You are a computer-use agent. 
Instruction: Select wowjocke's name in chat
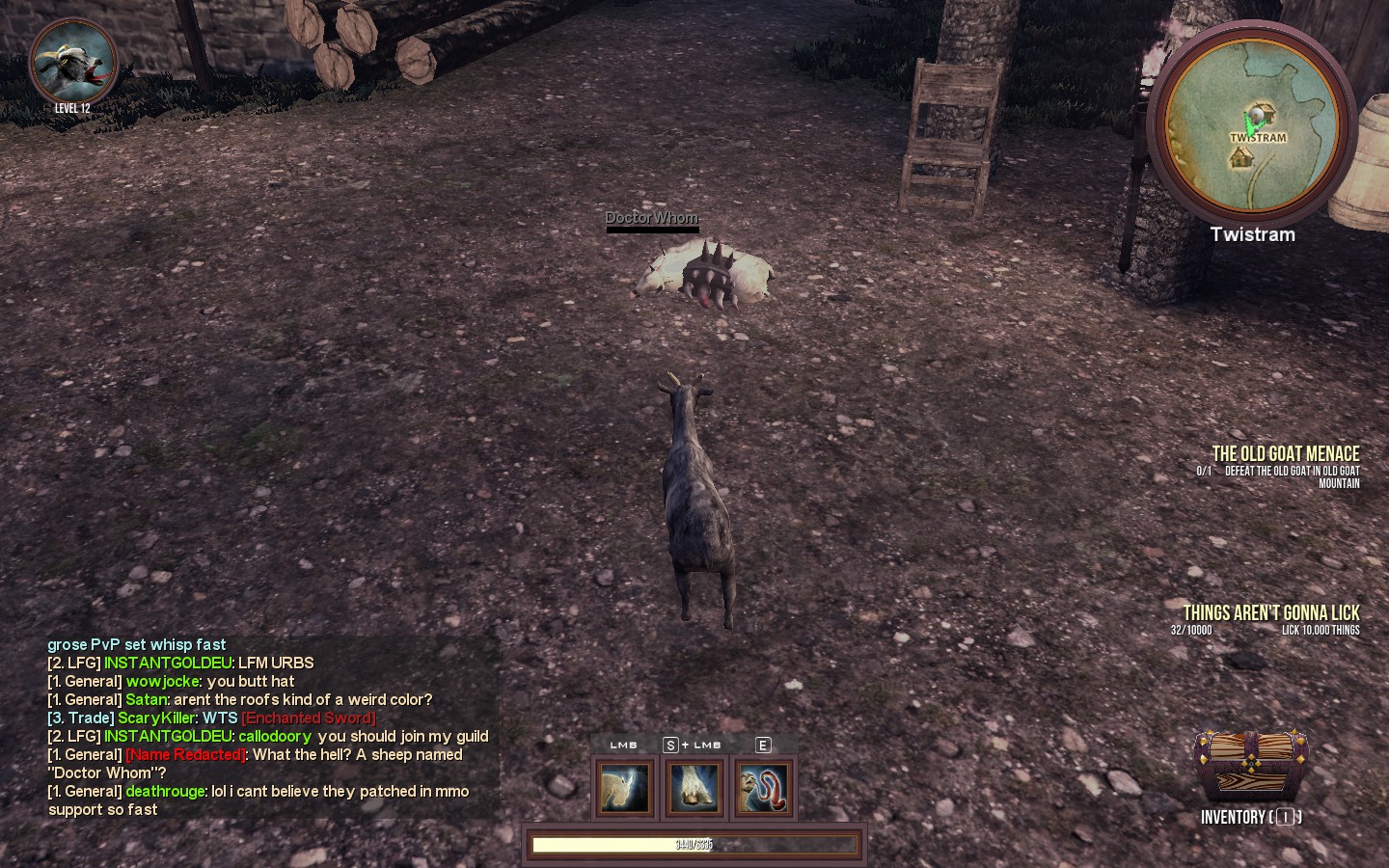coord(162,681)
